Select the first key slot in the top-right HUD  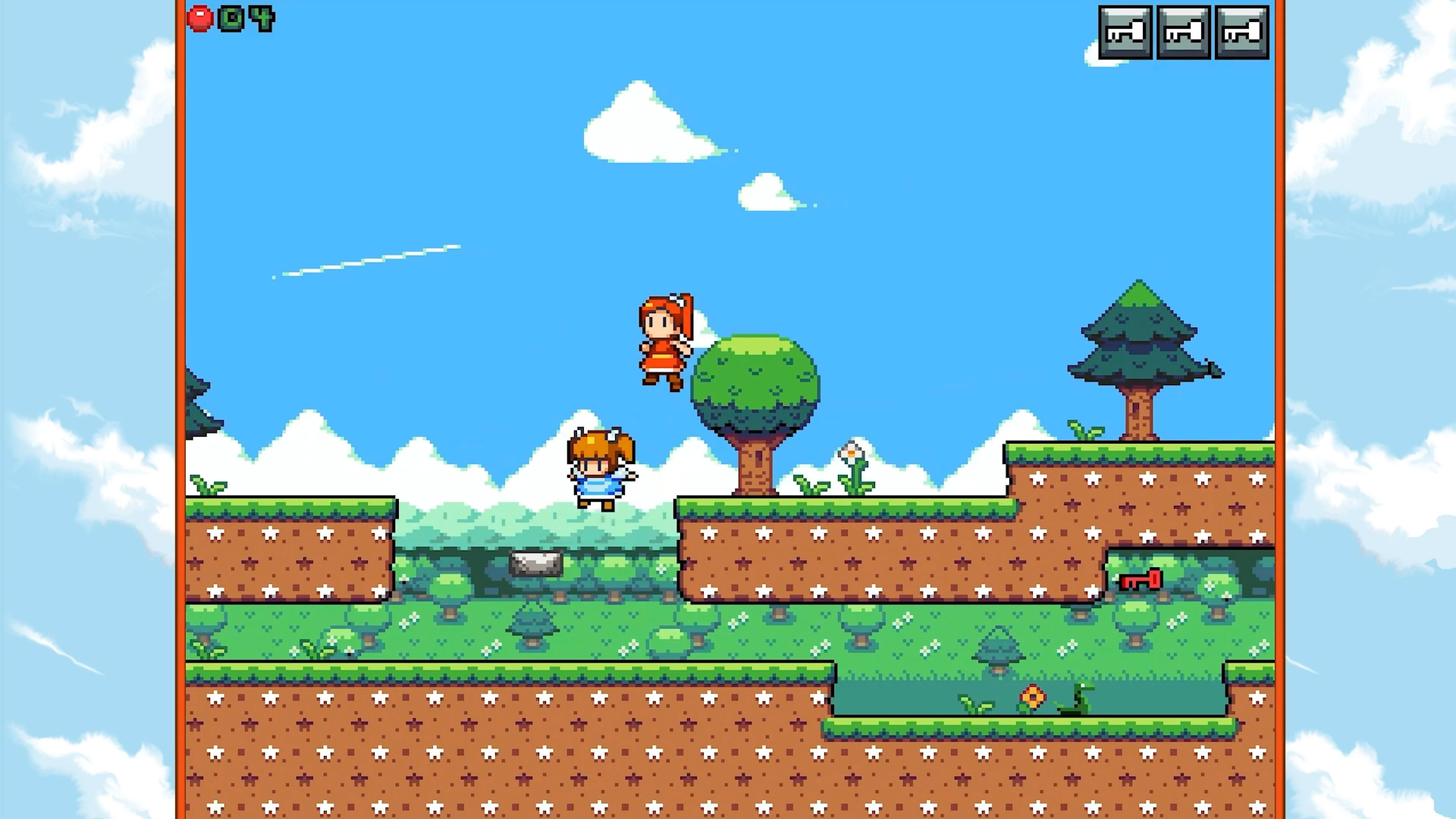(1125, 31)
